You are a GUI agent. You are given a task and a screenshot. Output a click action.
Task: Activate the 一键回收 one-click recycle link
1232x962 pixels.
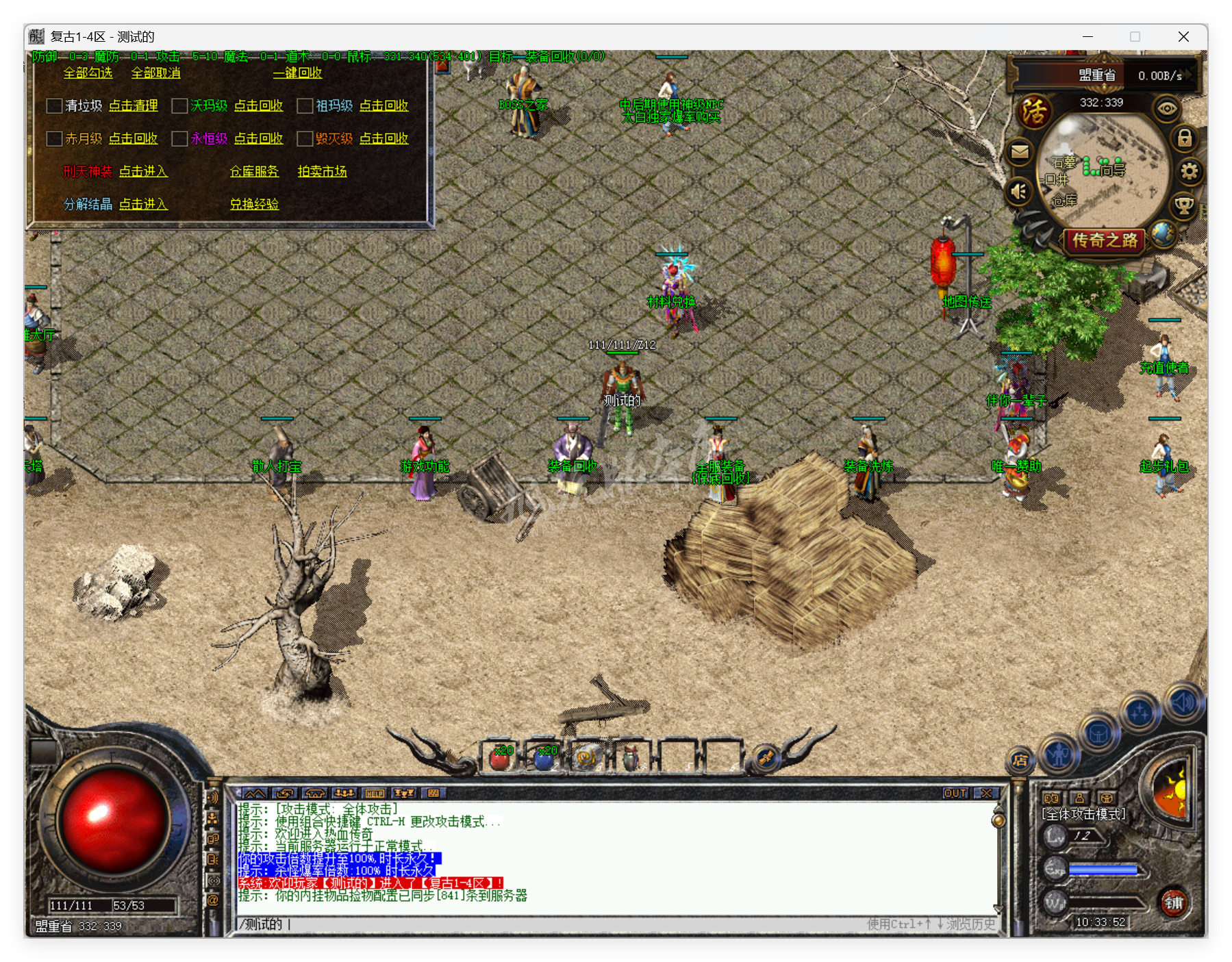pyautogui.click(x=297, y=73)
